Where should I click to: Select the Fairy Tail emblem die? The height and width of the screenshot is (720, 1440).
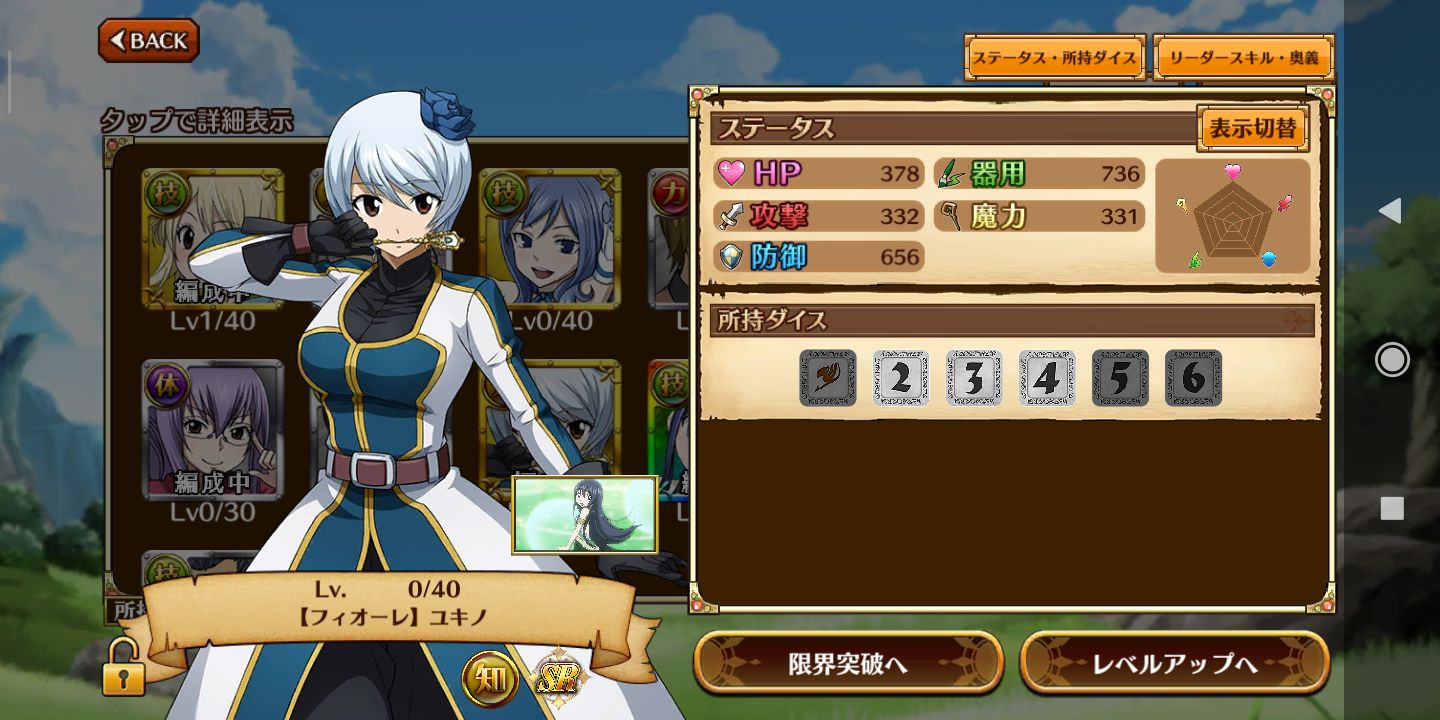827,377
